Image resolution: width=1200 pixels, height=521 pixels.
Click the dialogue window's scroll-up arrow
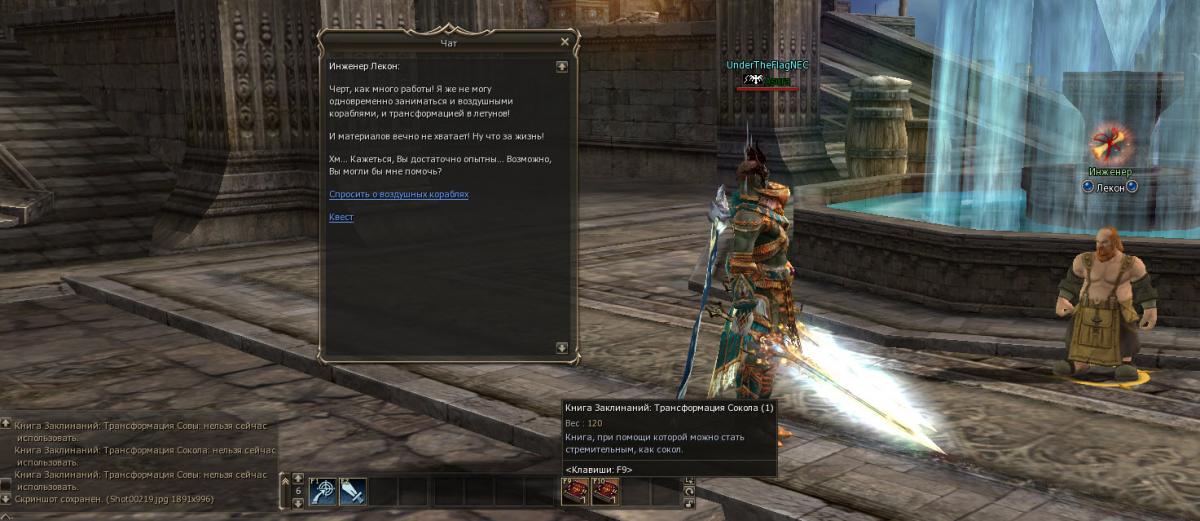(562, 66)
